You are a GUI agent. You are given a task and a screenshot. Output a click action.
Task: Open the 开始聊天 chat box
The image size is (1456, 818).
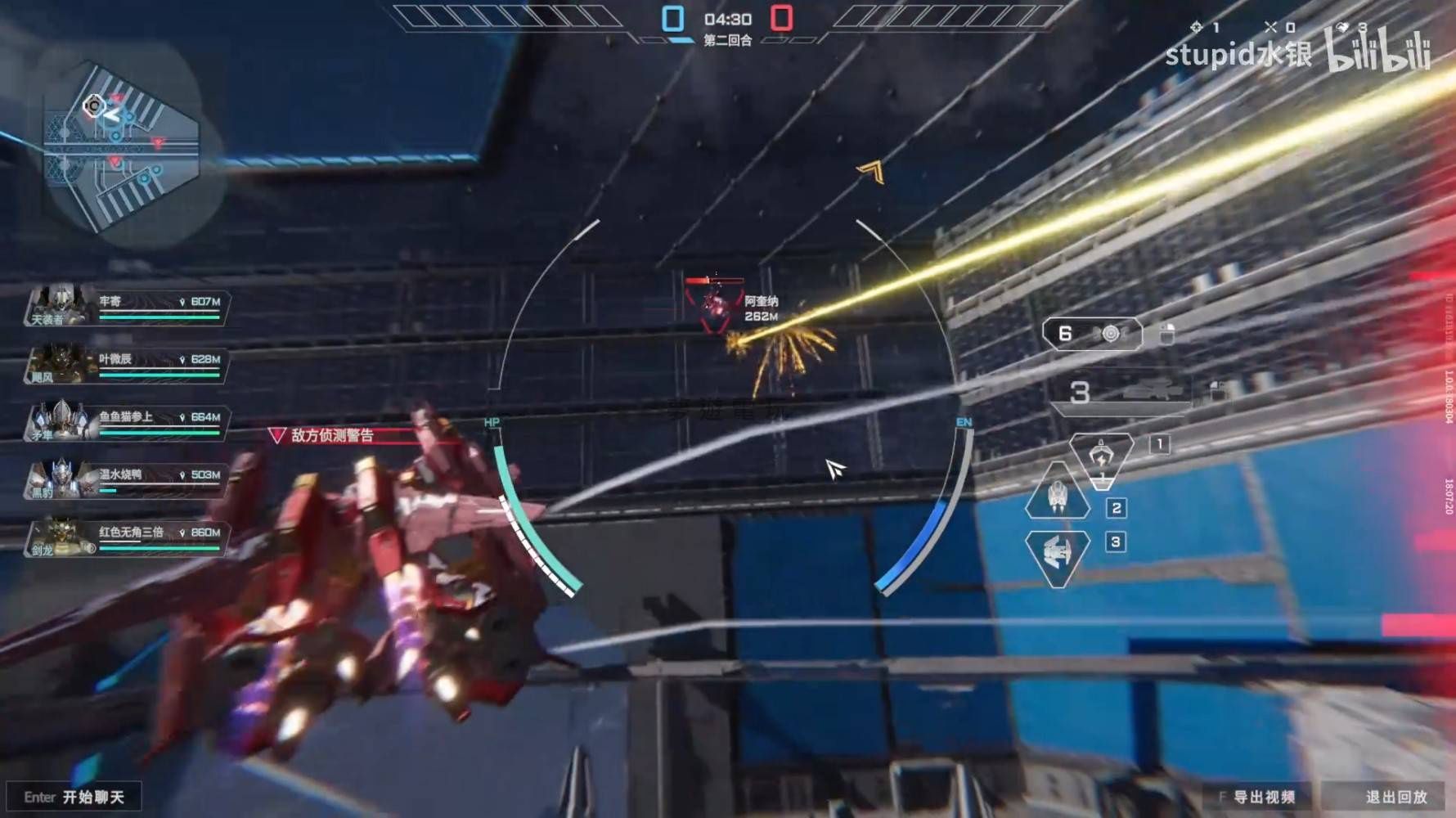(x=74, y=797)
